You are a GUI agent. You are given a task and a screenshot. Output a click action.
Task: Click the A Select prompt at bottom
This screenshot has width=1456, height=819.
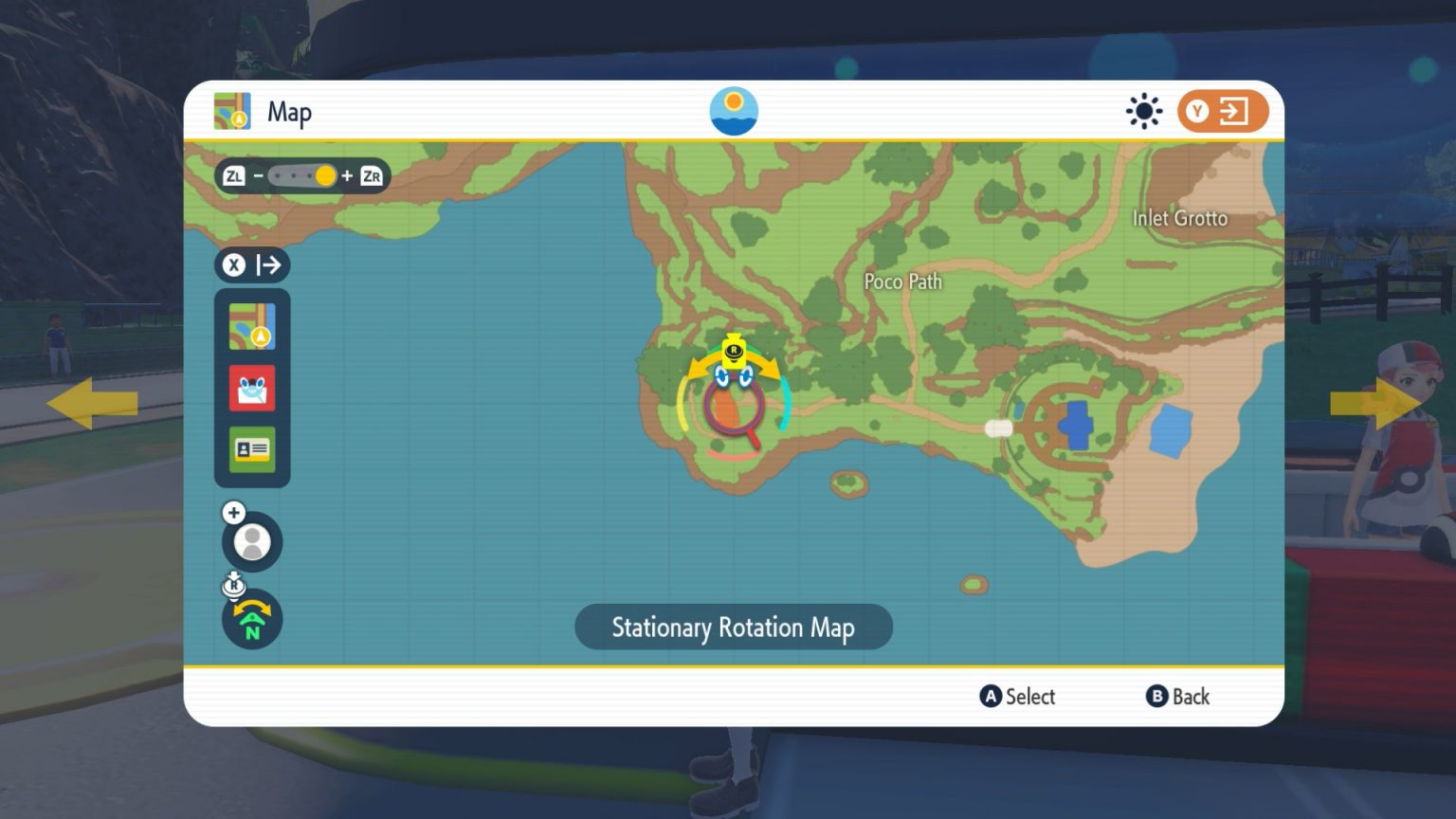(1017, 697)
